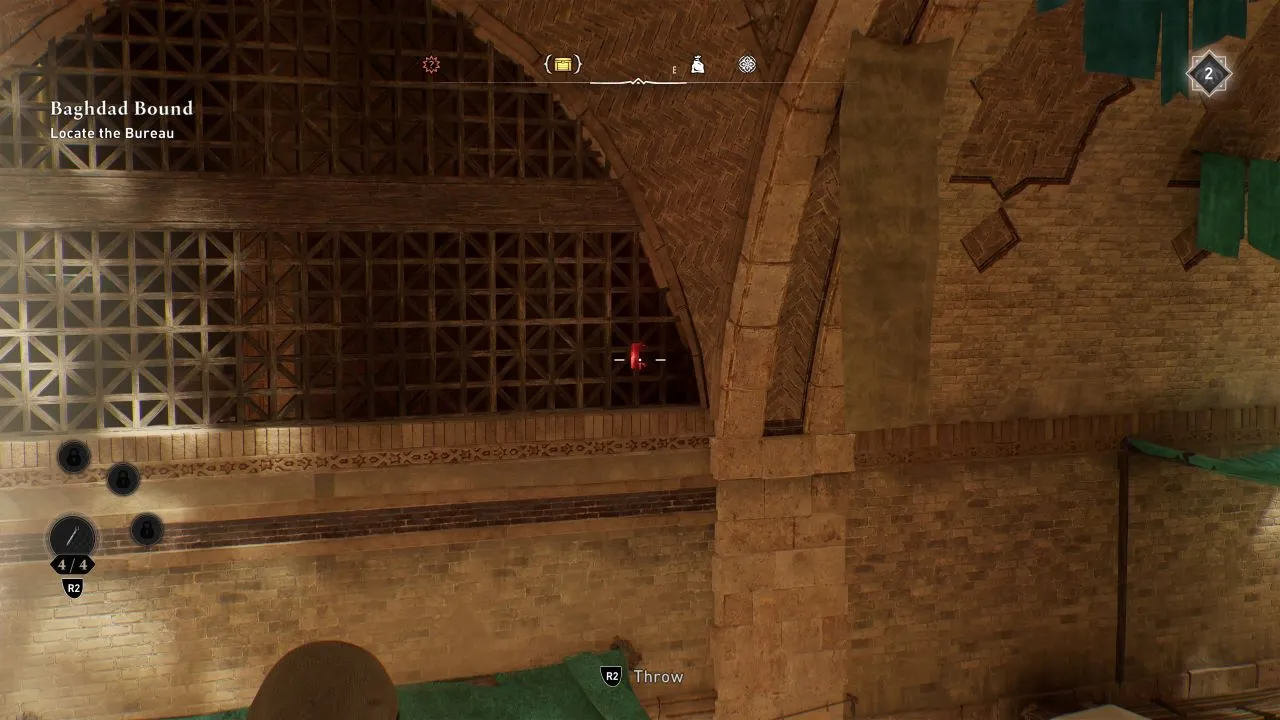Toggle the bottom-right locked ability slot
The image size is (1280, 720).
146,531
